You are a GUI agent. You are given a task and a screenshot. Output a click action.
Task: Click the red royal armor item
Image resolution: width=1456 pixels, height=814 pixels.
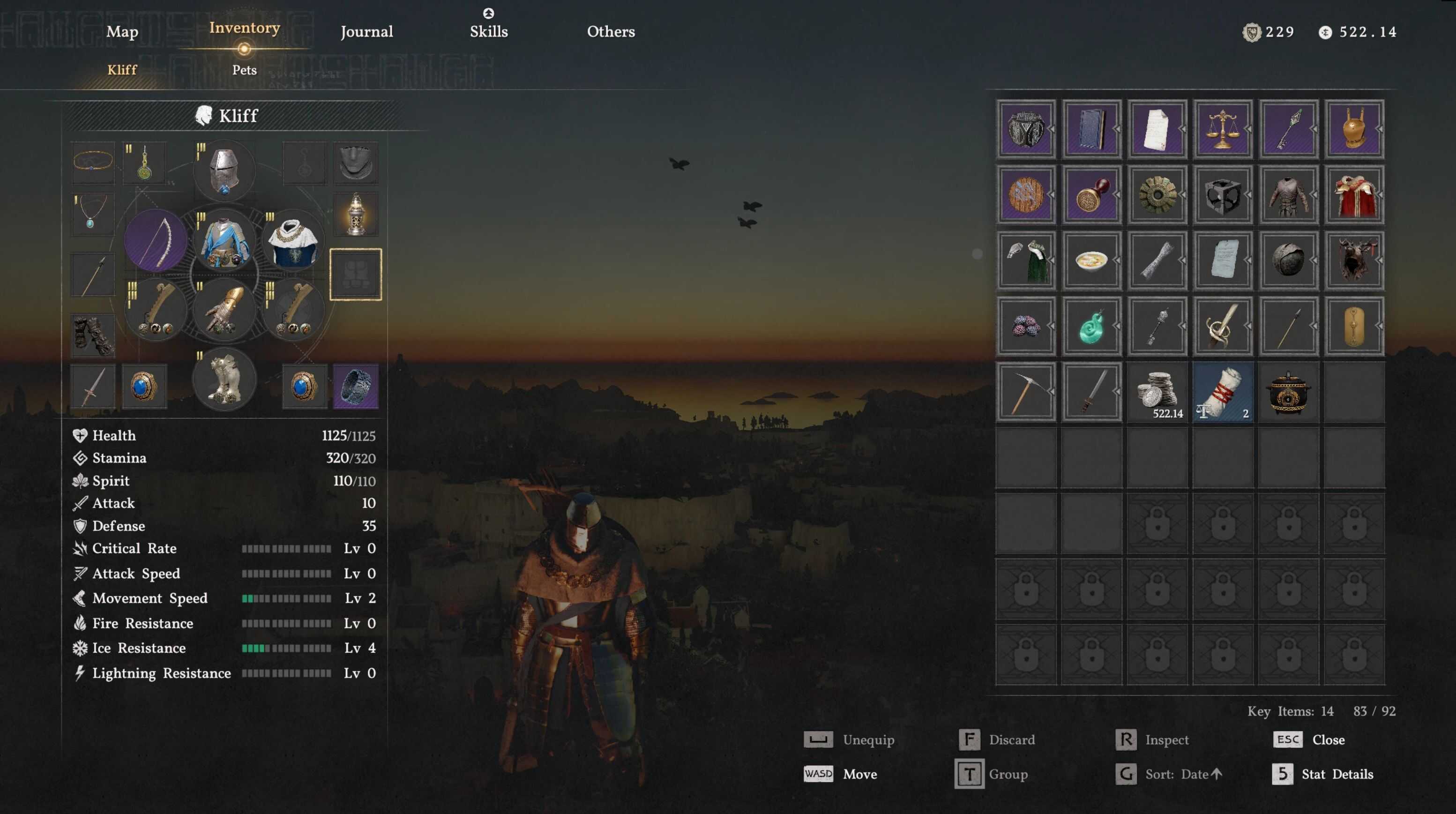click(1354, 195)
